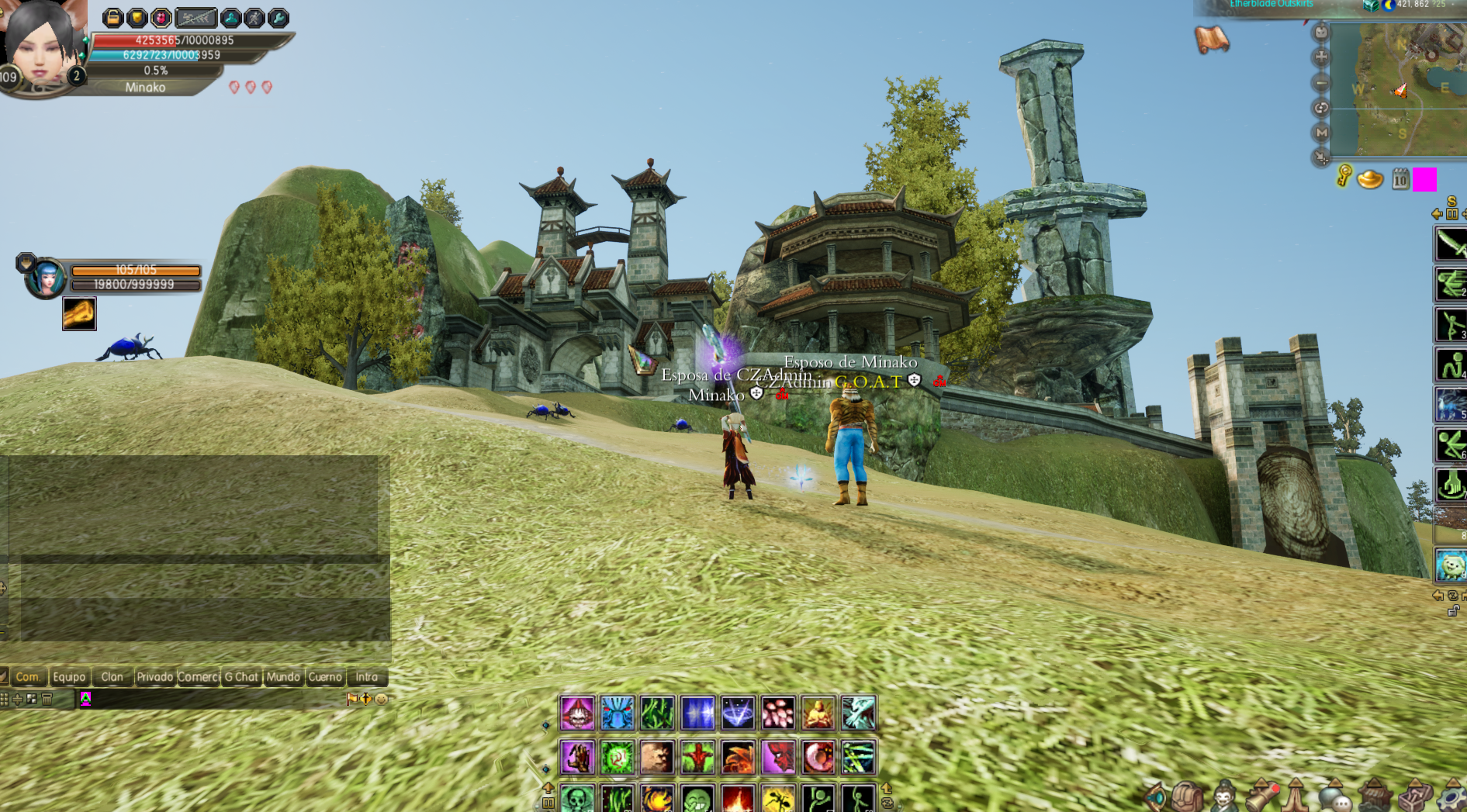Clear chat with the trash can icon
The width and height of the screenshot is (1467, 812).
(47, 699)
